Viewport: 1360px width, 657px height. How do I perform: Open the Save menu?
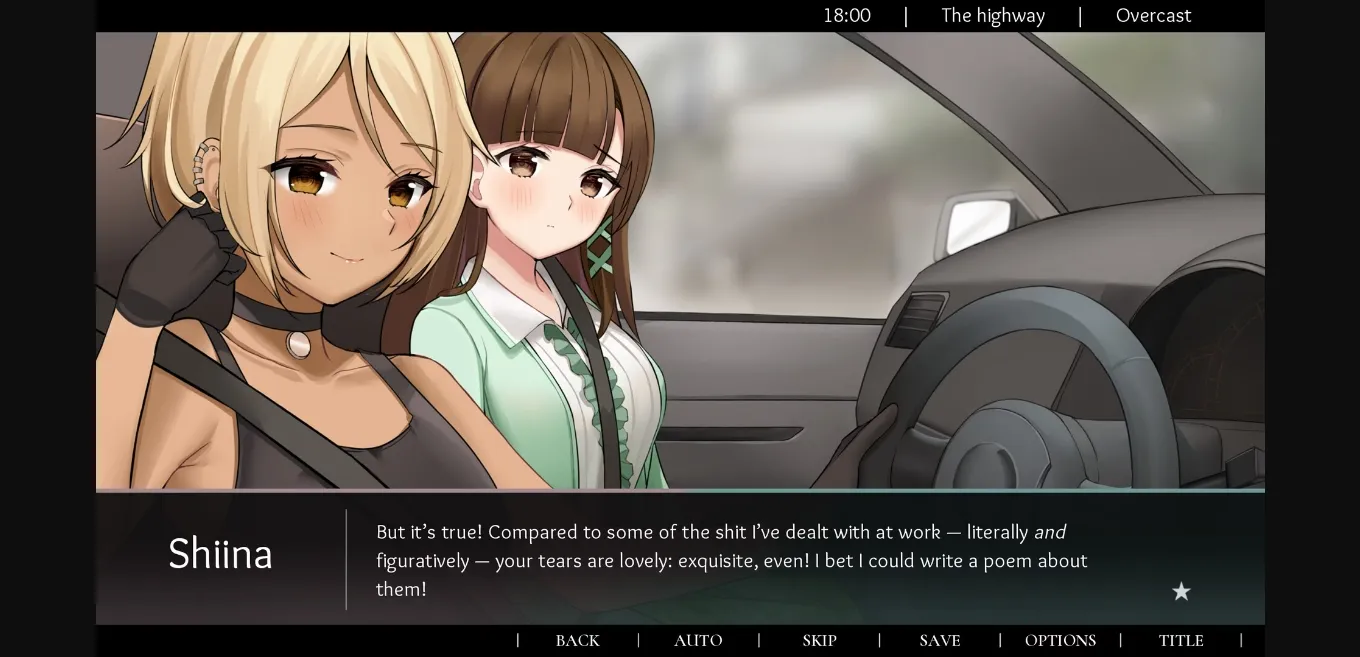click(939, 641)
